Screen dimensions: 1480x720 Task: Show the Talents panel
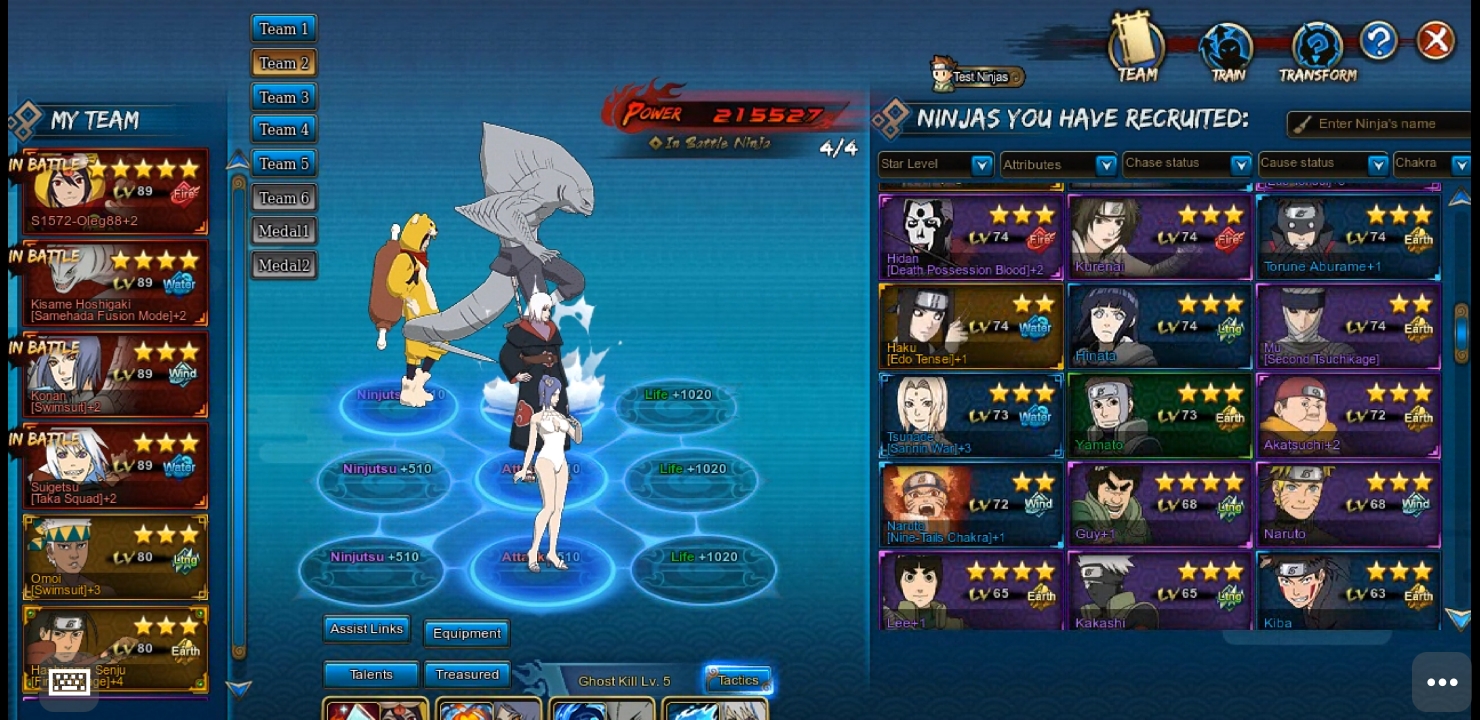click(371, 675)
